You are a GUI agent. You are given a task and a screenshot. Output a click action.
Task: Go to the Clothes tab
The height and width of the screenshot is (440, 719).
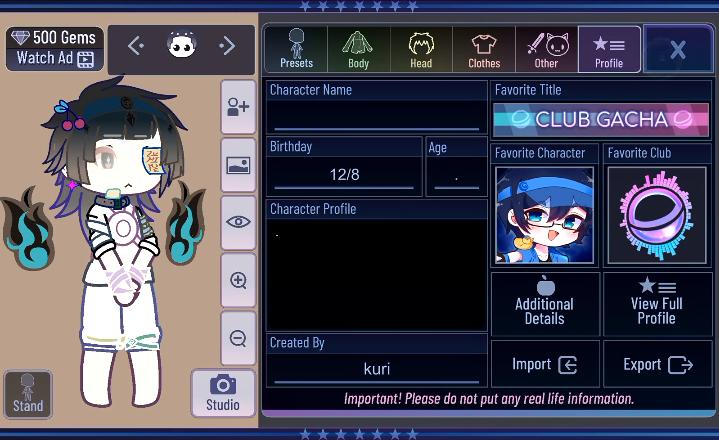(484, 49)
